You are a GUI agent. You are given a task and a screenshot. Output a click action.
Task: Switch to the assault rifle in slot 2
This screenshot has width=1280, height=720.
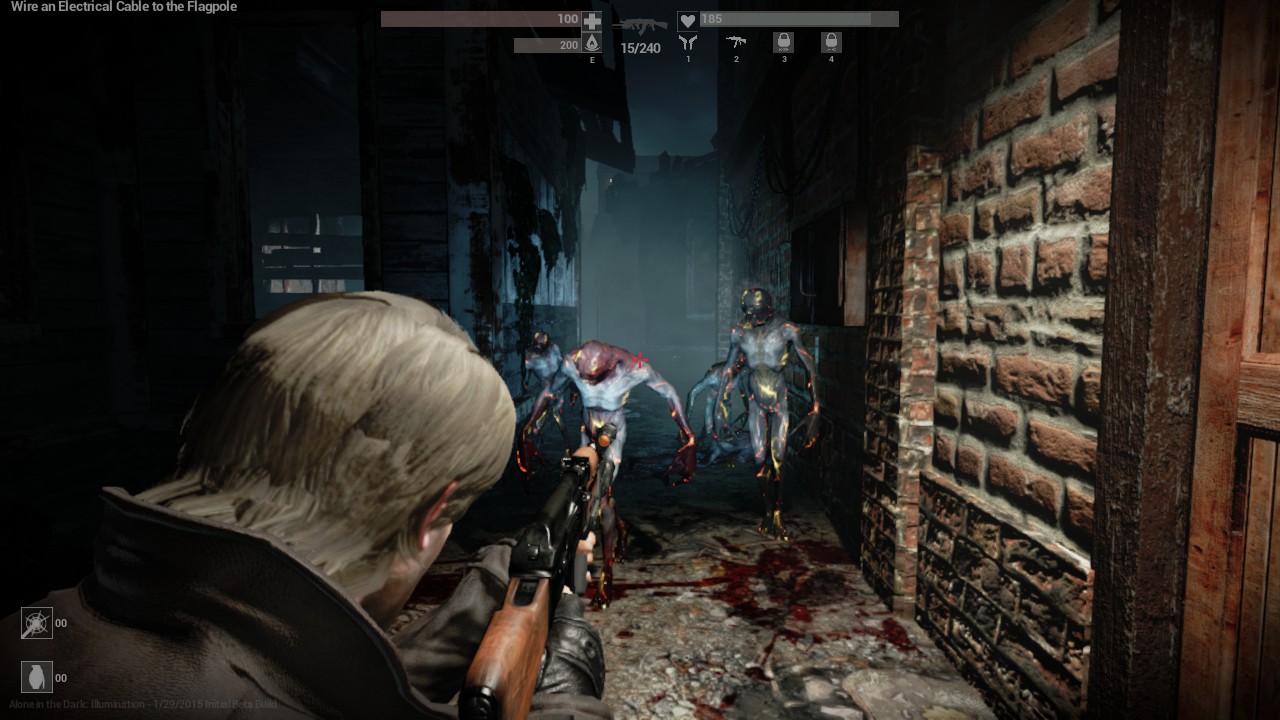pos(736,42)
